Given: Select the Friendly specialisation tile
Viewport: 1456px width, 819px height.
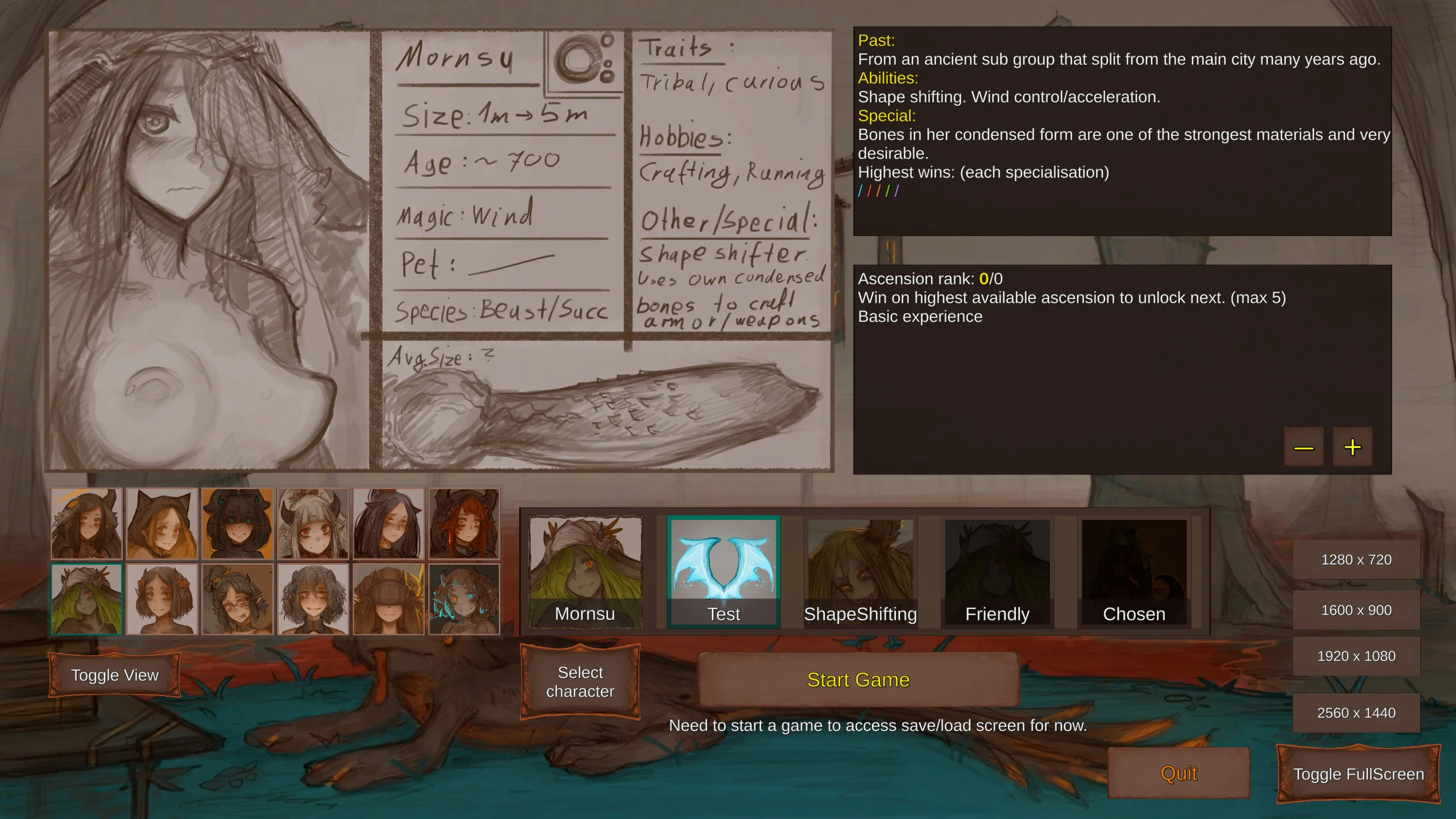Looking at the screenshot, I should coord(997,572).
